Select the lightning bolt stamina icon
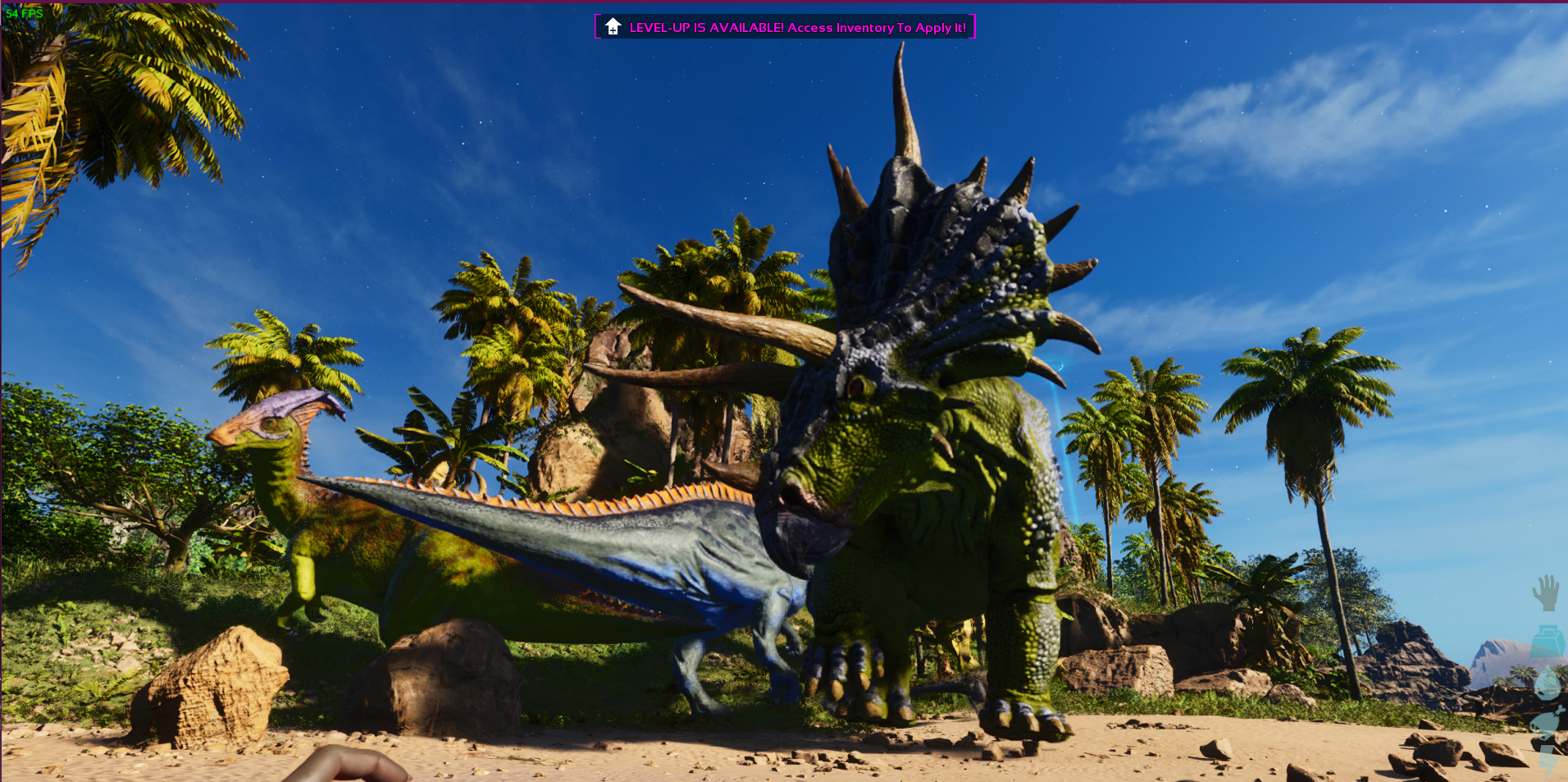Image resolution: width=1568 pixels, height=782 pixels. (x=1549, y=761)
